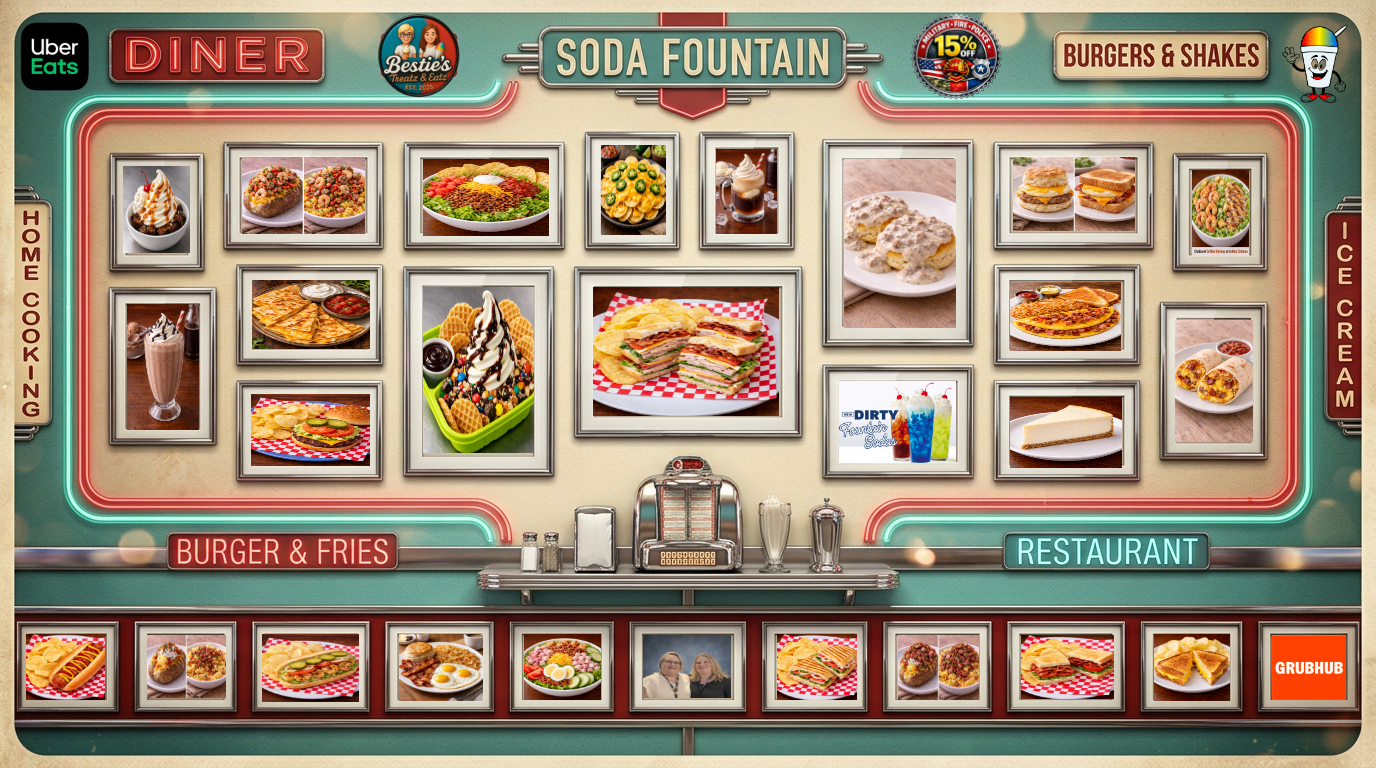The image size is (1376, 768).
Task: Select the hot dog with chips picture
Action: coord(67,666)
